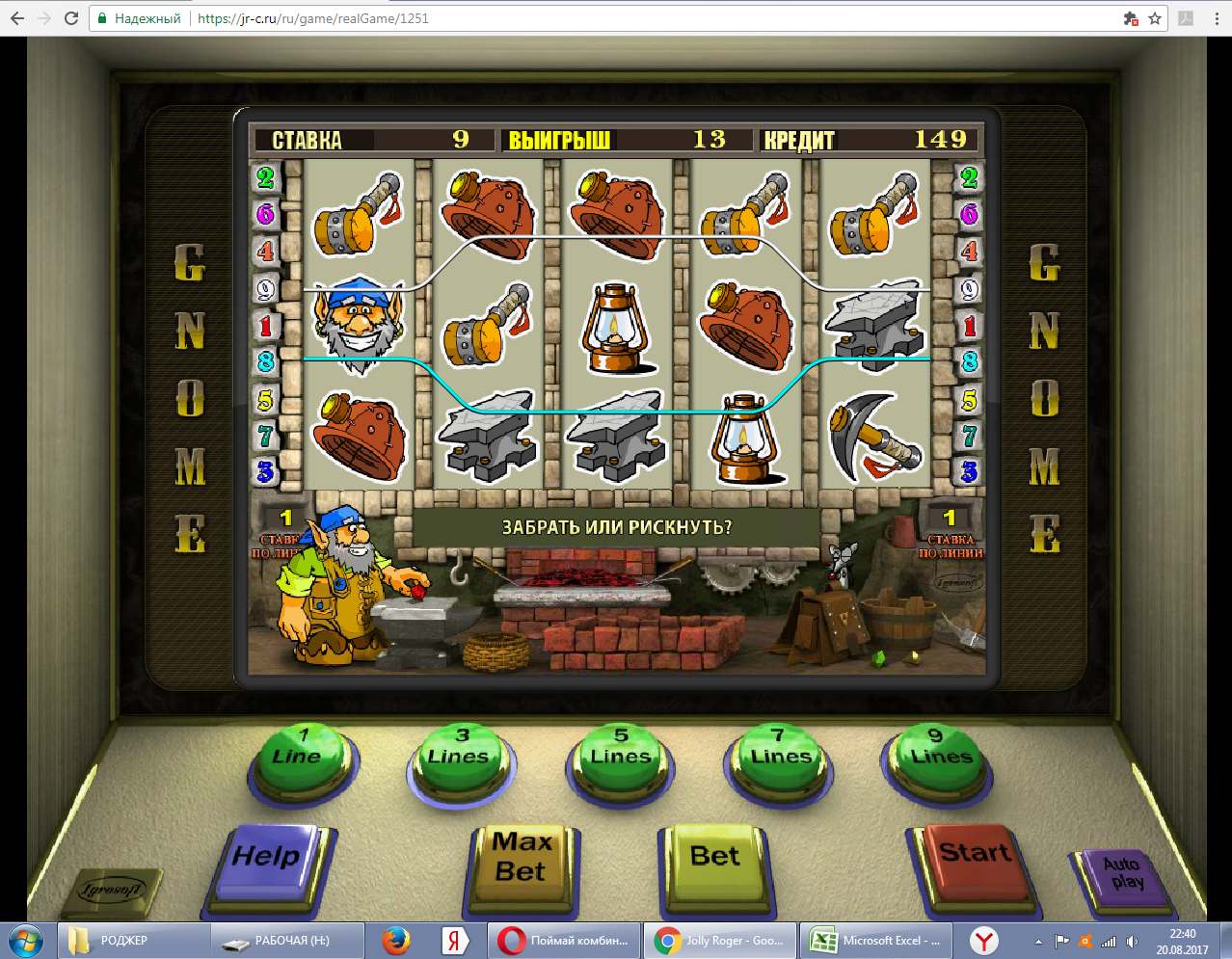Reload the browser page
The image size is (1232, 959).
(71, 18)
